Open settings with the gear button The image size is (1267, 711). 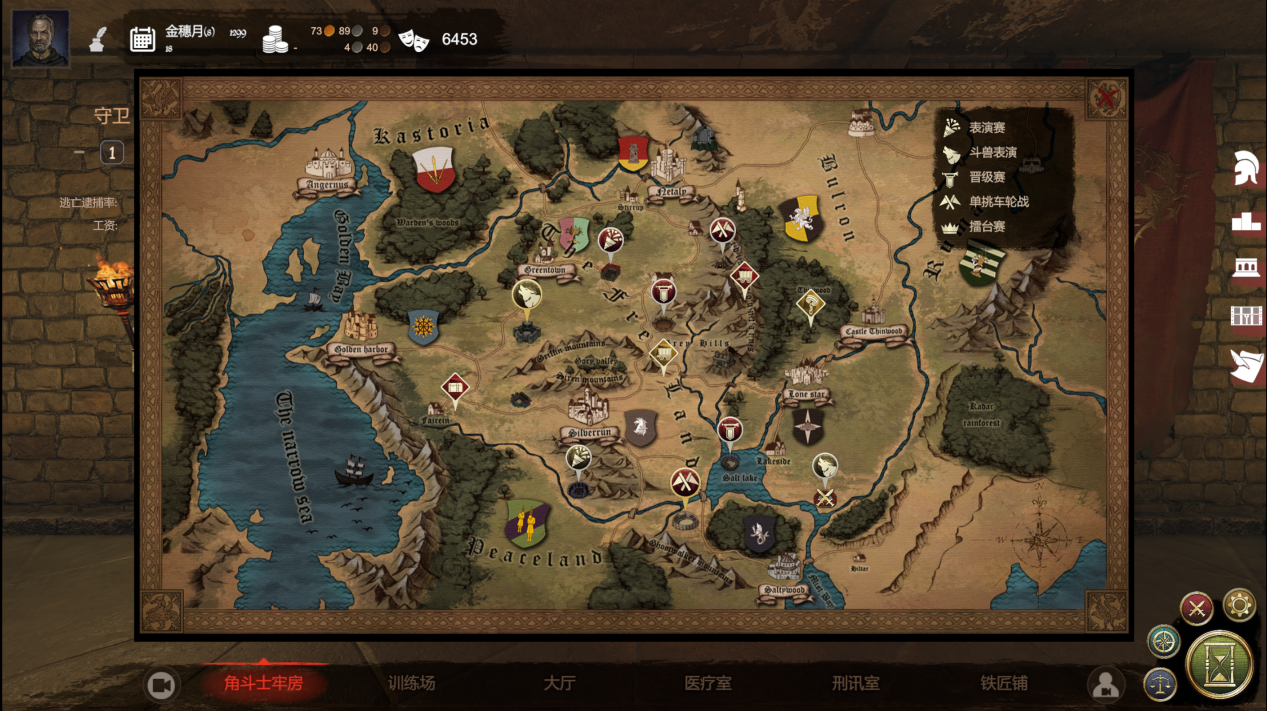click(x=1239, y=605)
